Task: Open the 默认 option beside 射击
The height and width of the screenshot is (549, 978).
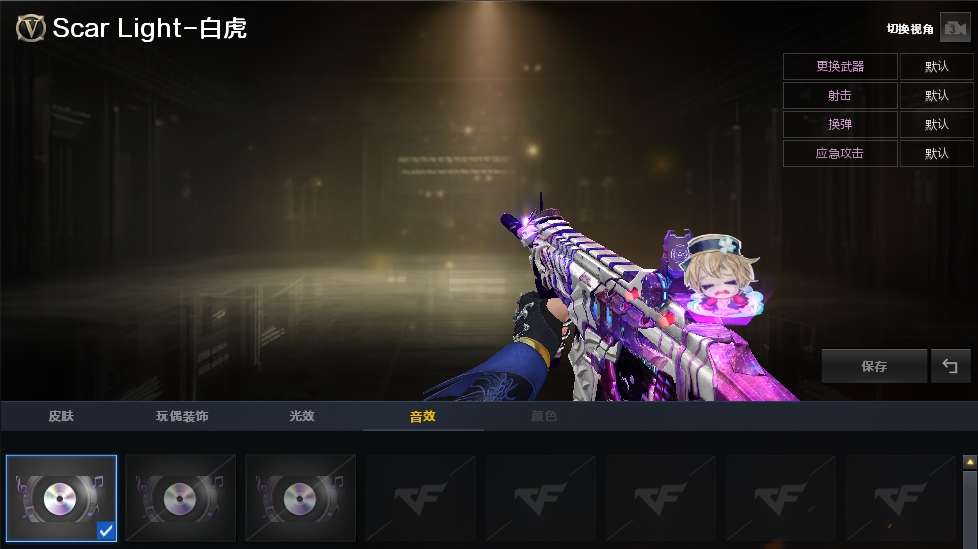Action: [936, 96]
